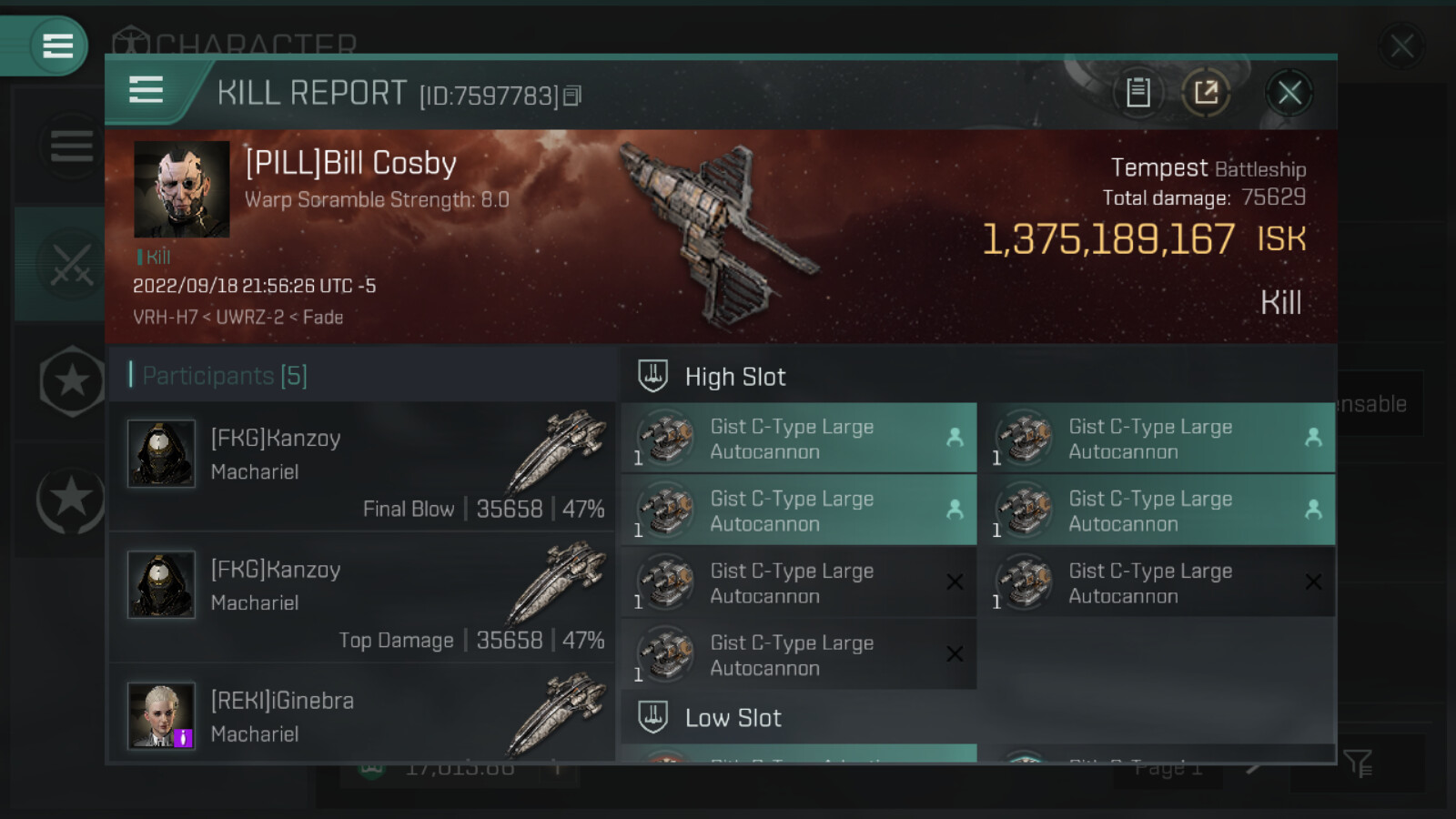Open the Kill Report hamburger menu
The height and width of the screenshot is (819, 1456).
click(x=147, y=91)
